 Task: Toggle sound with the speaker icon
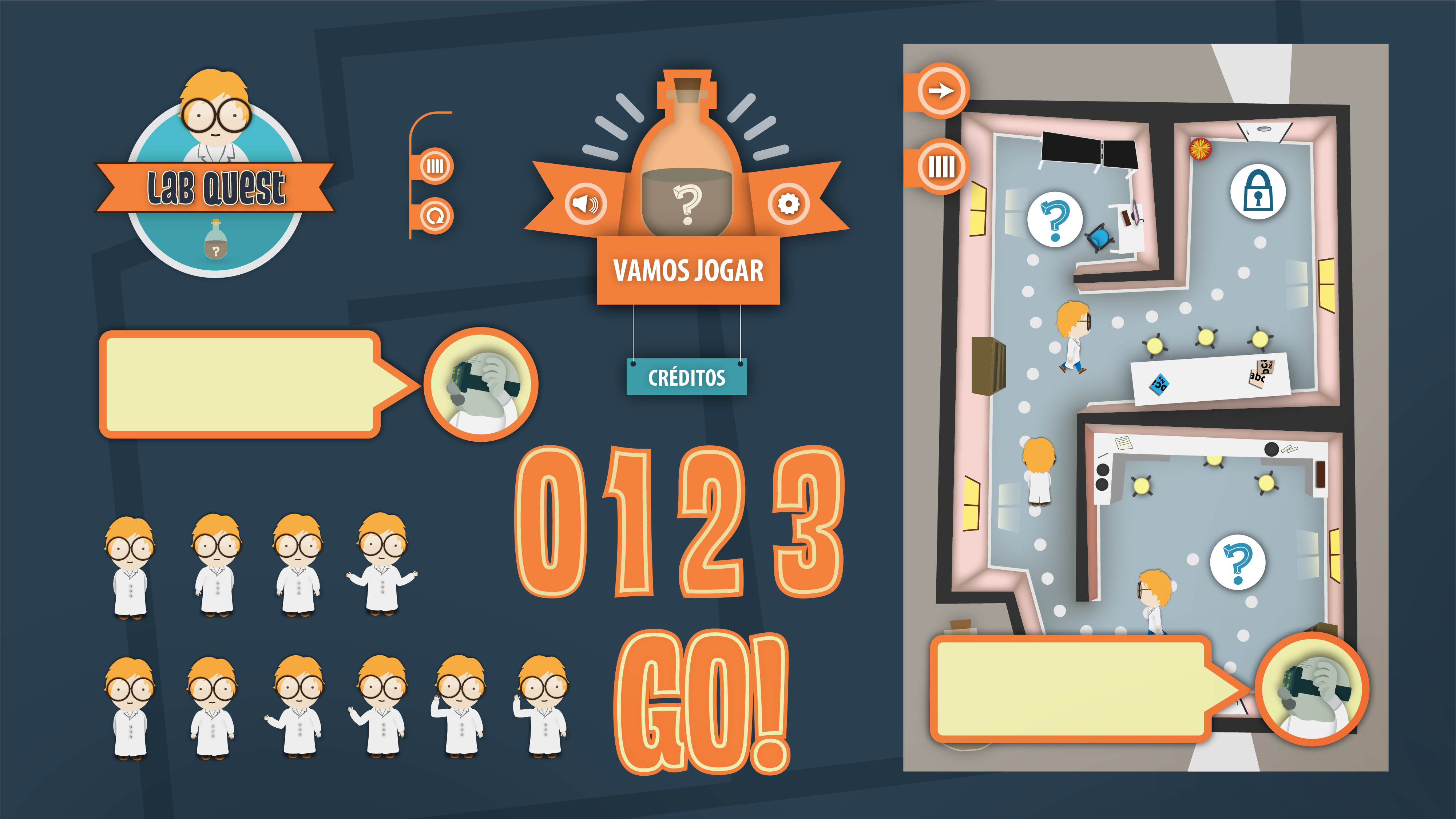click(586, 203)
